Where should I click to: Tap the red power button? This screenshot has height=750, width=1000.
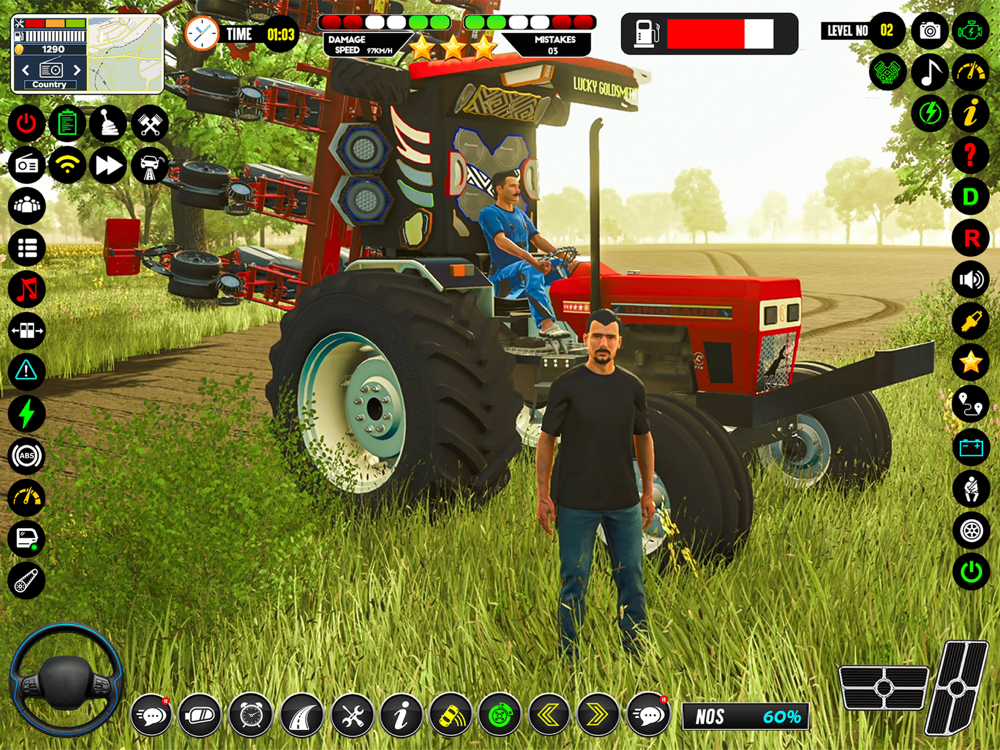tap(27, 124)
